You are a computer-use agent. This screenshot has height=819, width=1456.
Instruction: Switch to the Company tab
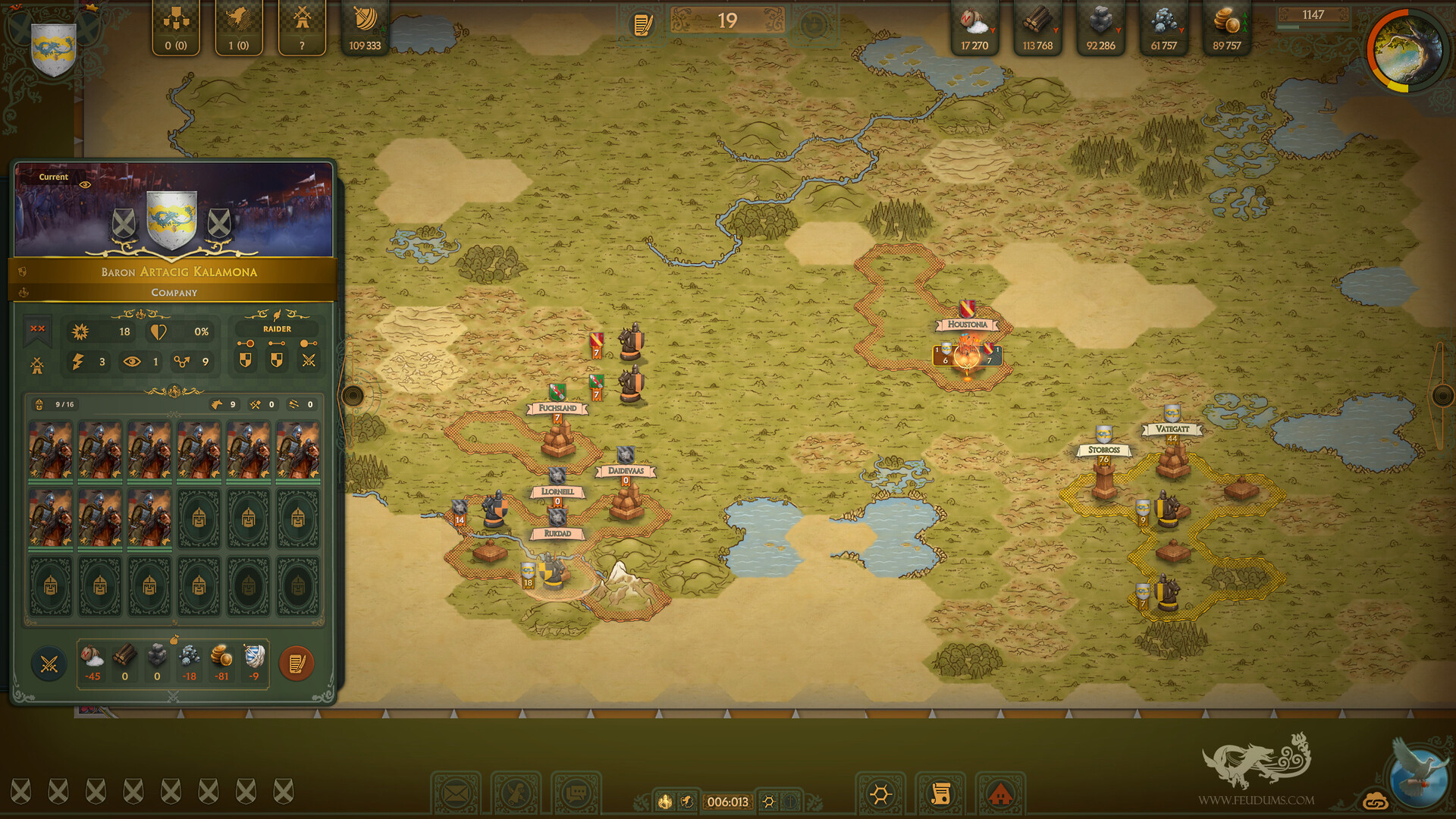(174, 293)
